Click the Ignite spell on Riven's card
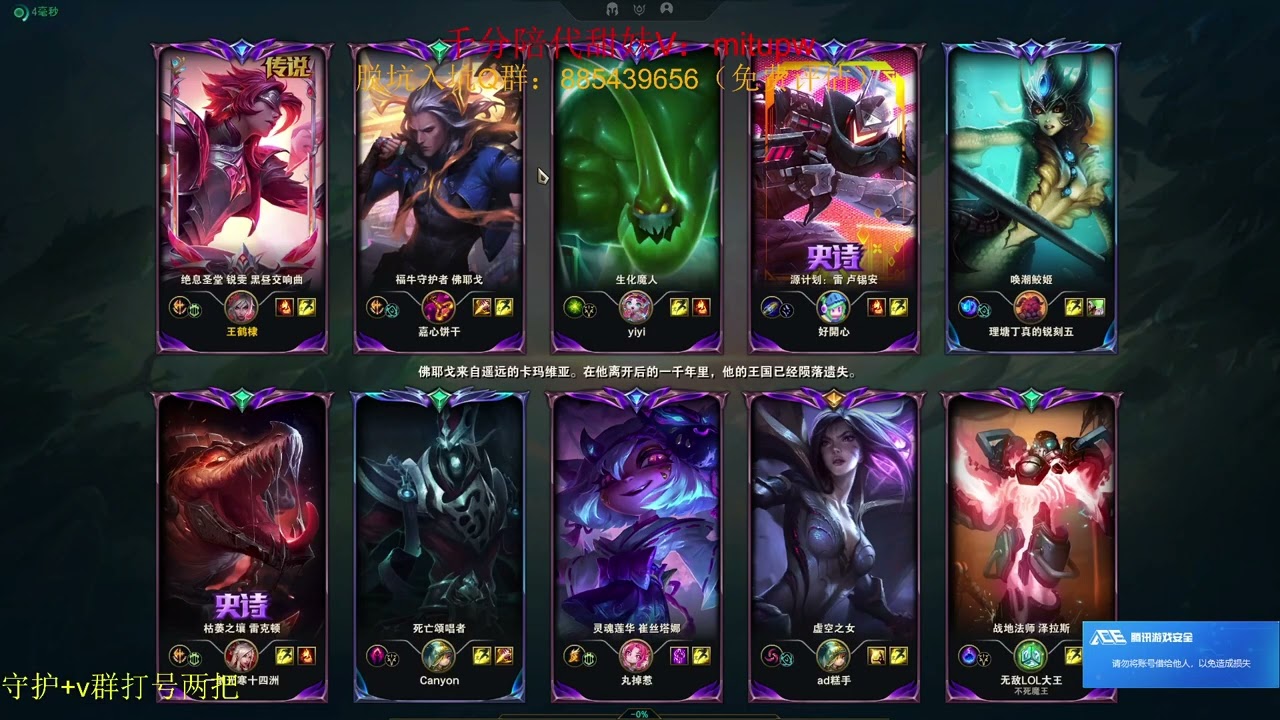 point(283,307)
